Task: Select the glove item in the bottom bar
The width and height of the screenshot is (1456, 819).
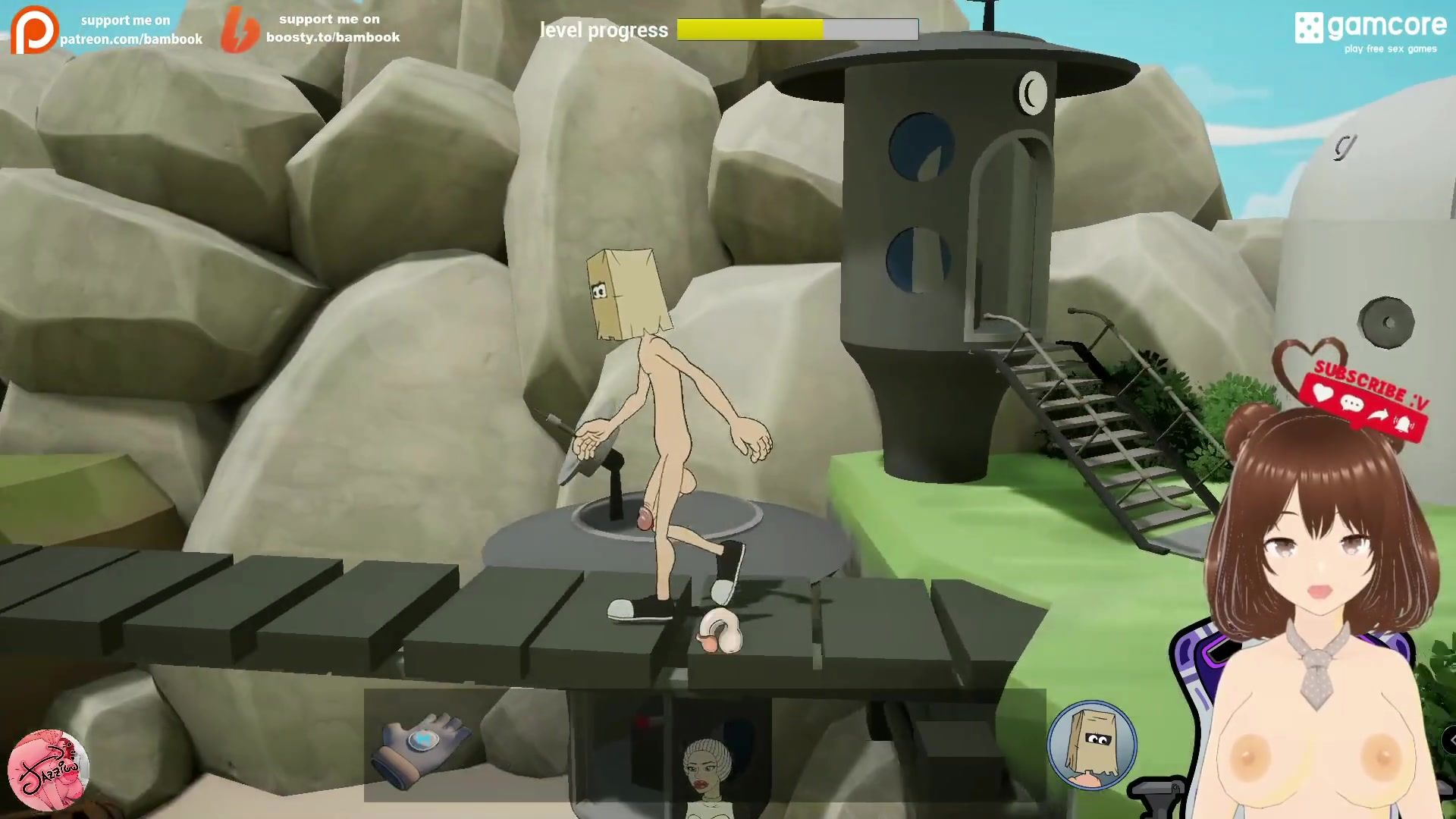Action: [x=425, y=747]
